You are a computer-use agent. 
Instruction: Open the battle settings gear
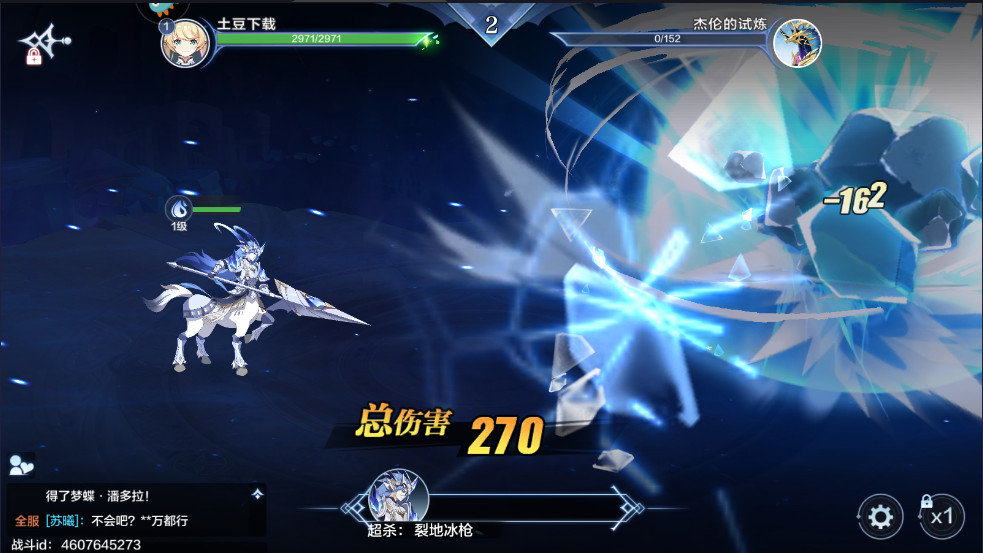pos(880,517)
